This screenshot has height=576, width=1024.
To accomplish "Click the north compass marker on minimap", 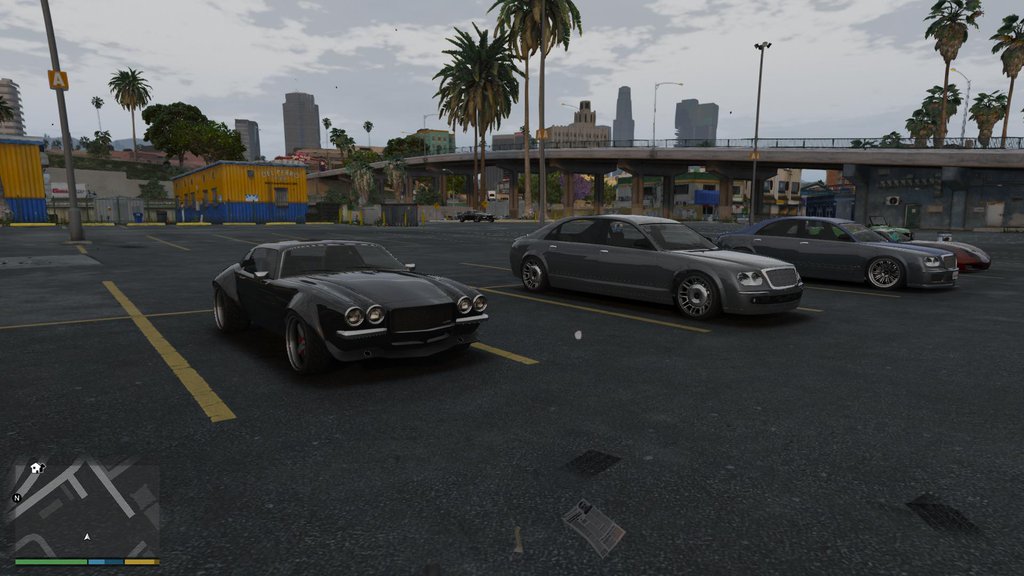I will point(17,497).
